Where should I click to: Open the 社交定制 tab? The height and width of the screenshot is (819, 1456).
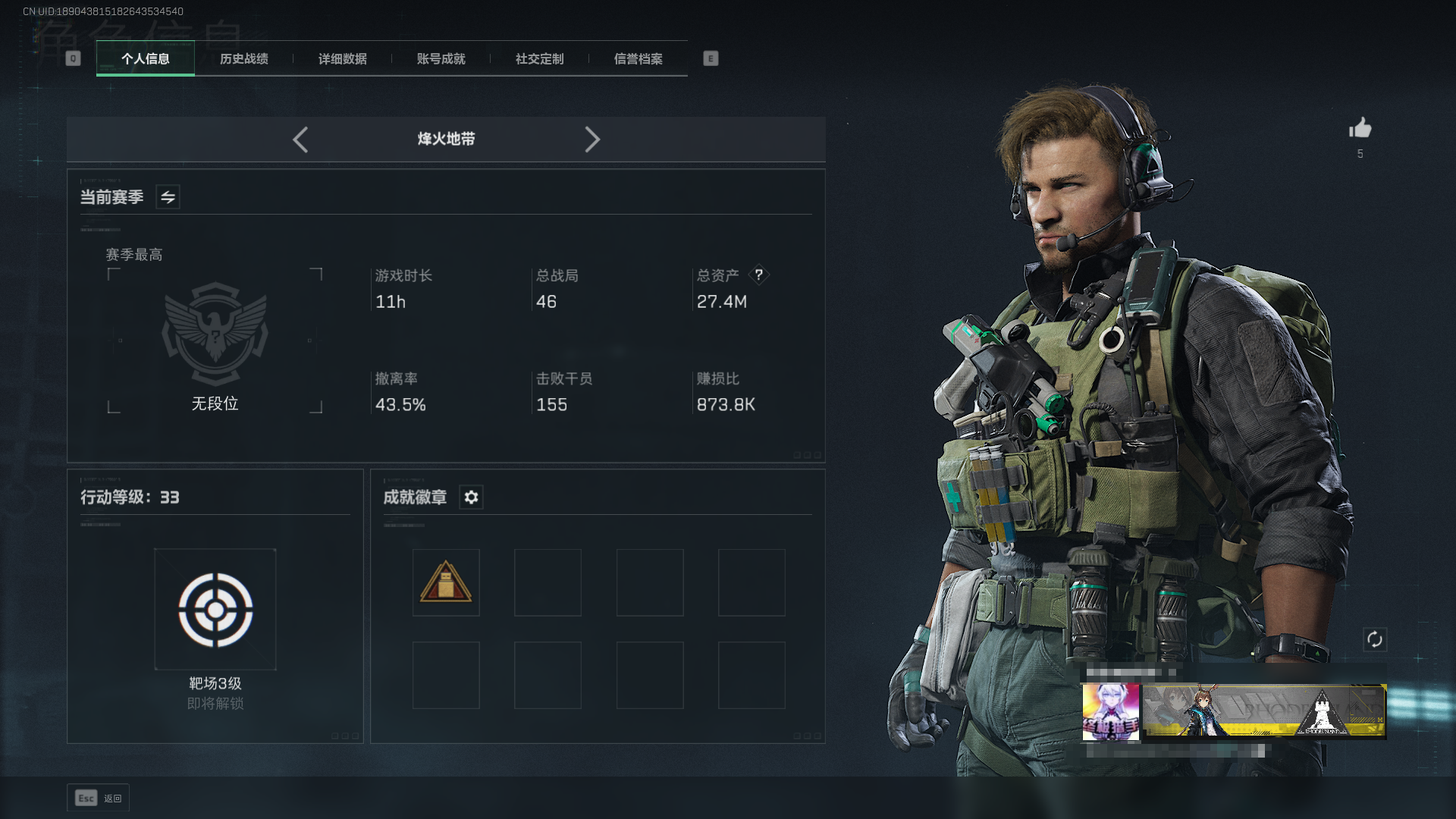click(540, 58)
